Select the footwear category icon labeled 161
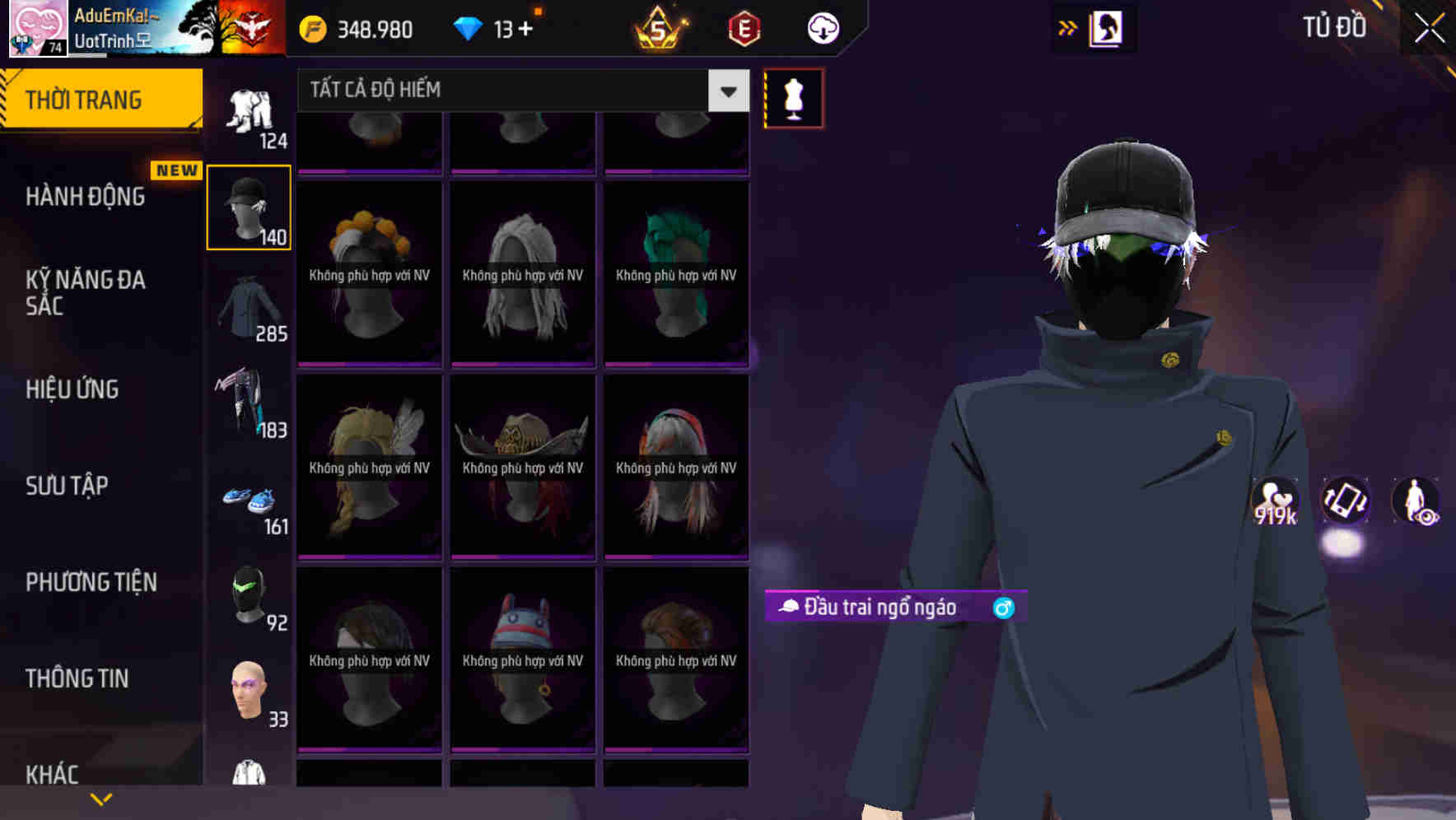Viewport: 1456px width, 820px height. coord(248,502)
